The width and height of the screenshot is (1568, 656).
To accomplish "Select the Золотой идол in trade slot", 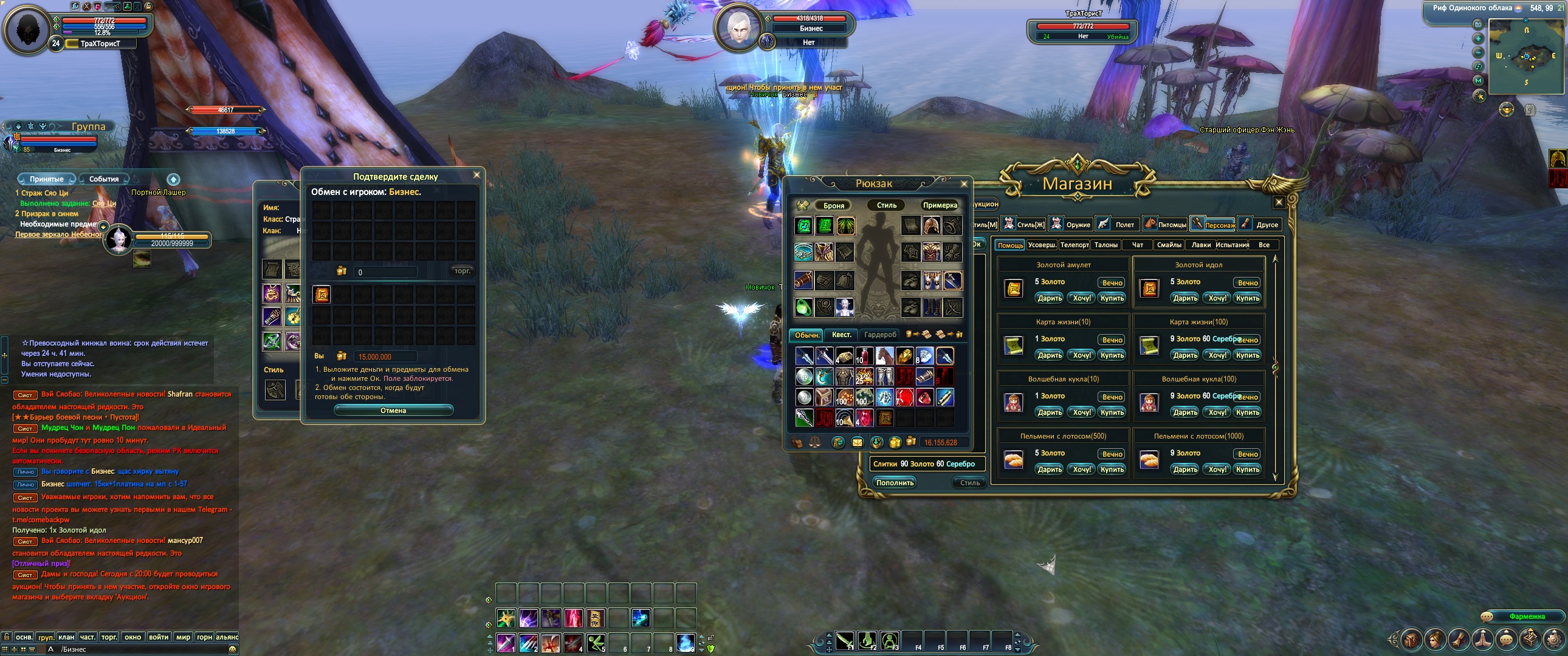I will [x=322, y=295].
